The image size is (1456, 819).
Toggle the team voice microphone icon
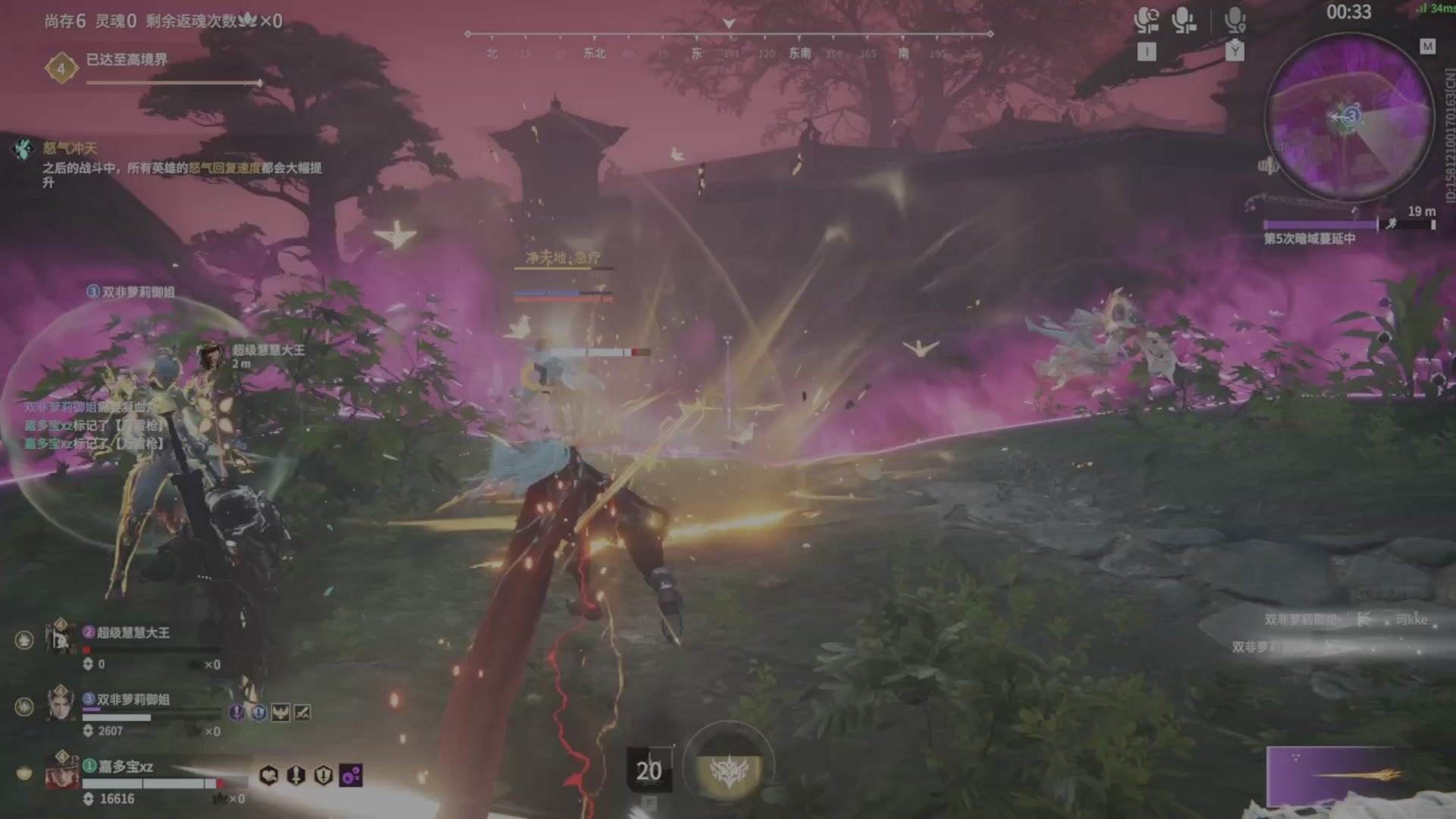point(1183,20)
